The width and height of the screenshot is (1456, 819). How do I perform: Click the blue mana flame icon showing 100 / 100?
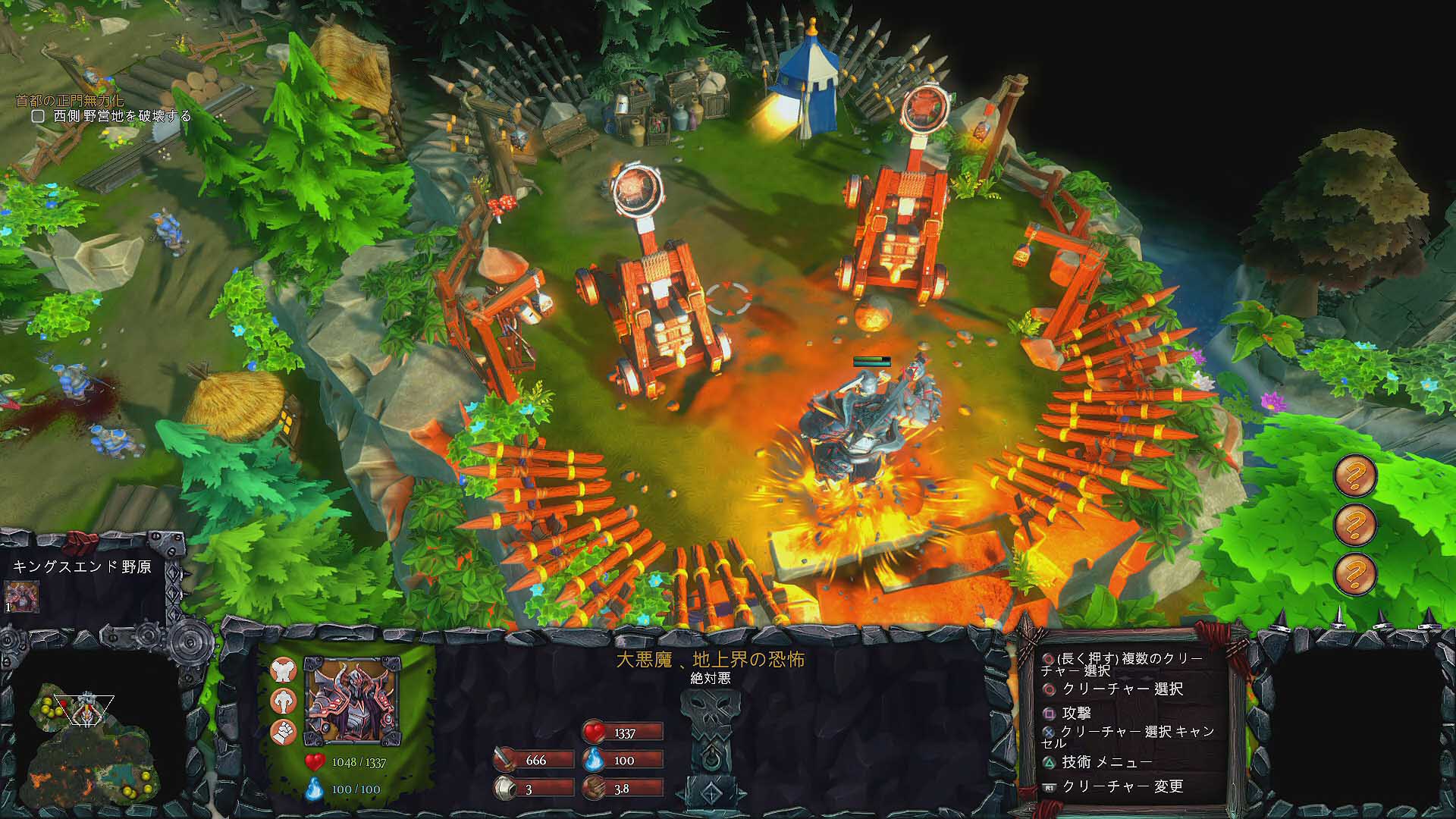click(x=314, y=789)
